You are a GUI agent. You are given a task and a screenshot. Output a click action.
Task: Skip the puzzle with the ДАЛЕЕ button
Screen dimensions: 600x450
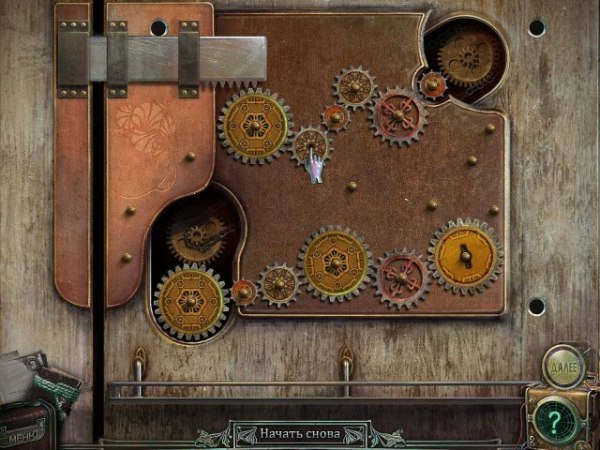(x=563, y=365)
